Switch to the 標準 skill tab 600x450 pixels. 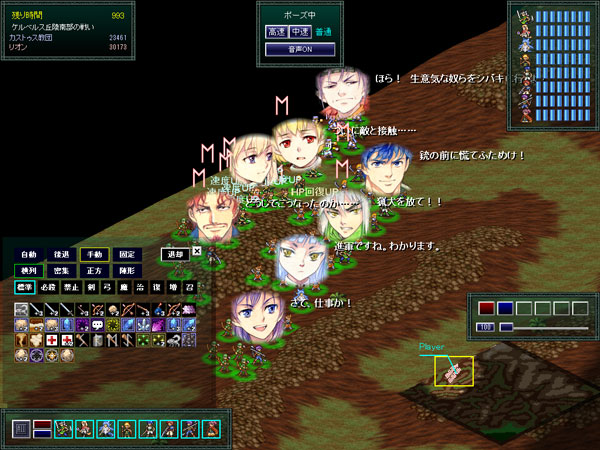24,288
